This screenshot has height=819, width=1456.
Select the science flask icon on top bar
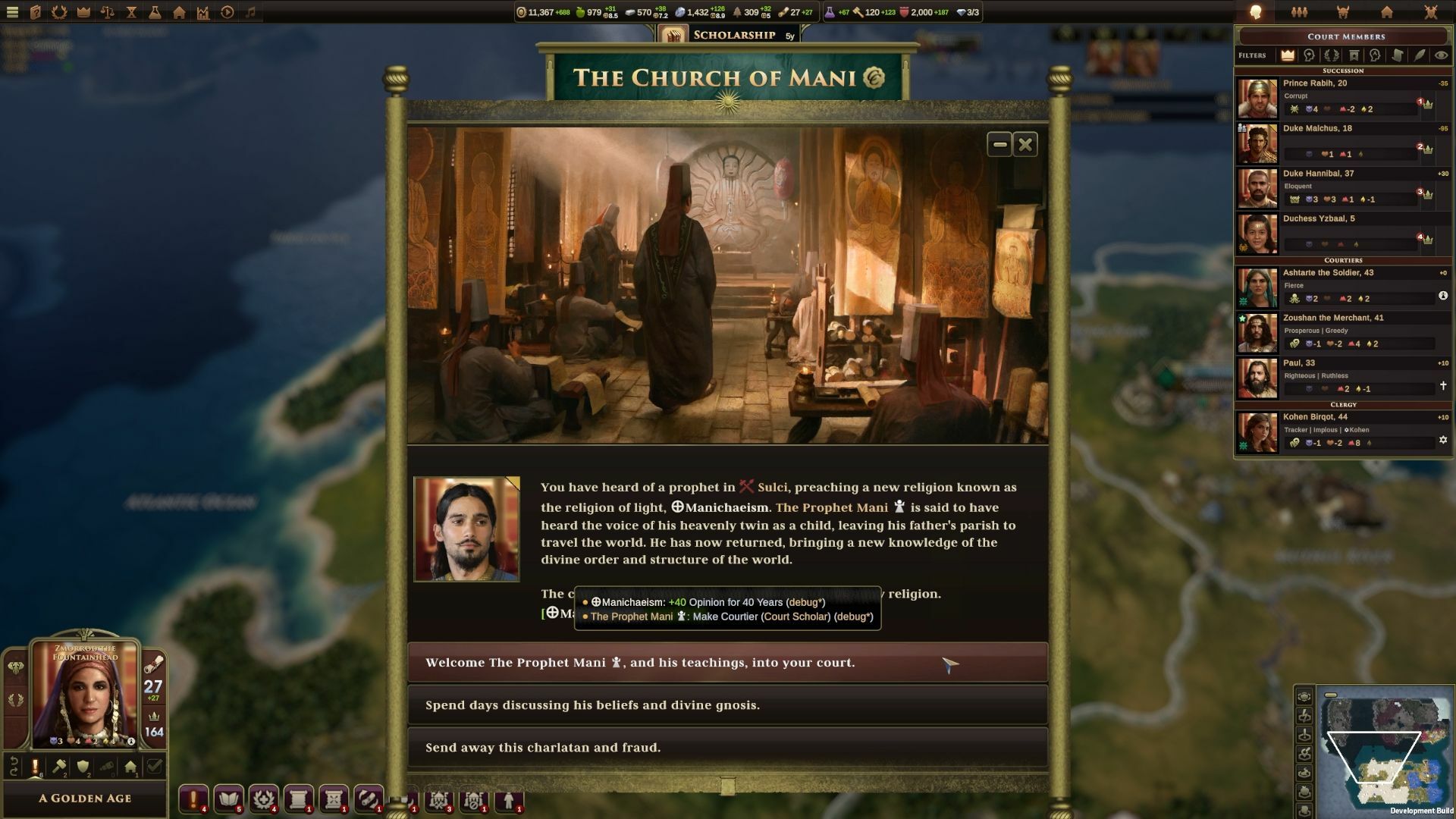155,12
